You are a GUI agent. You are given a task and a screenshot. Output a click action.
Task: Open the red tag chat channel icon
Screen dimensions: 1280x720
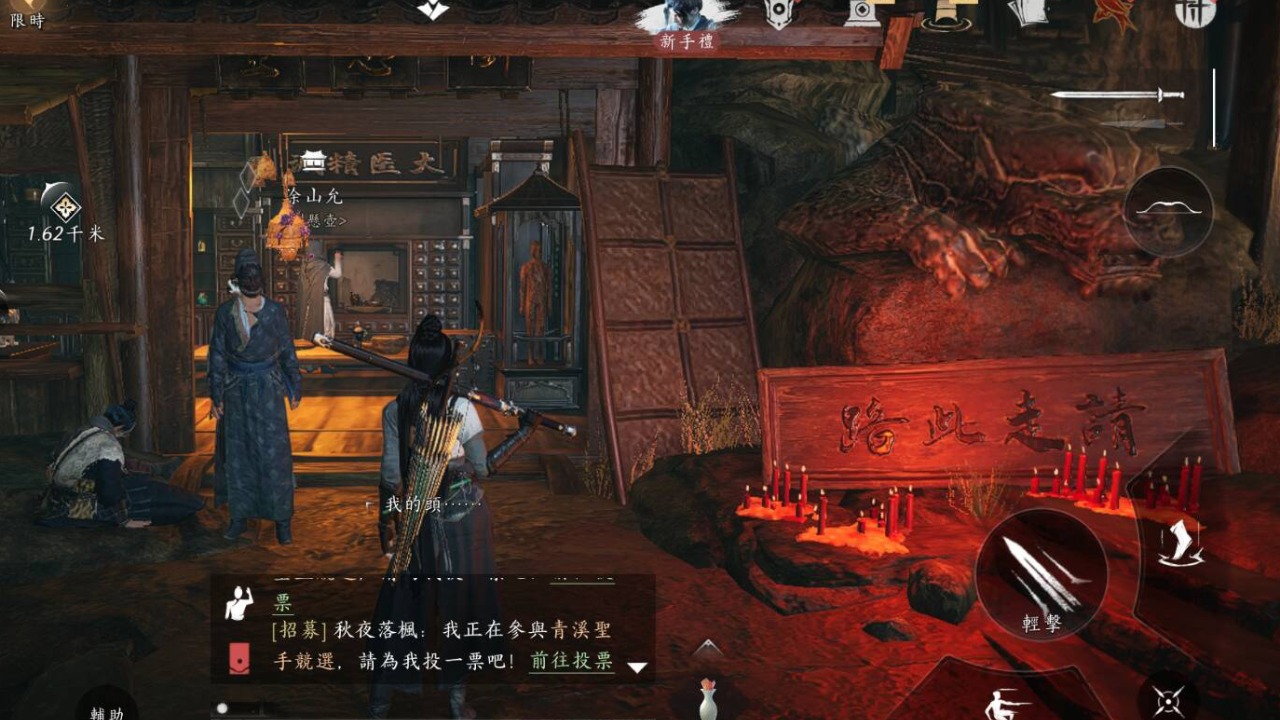[x=239, y=659]
